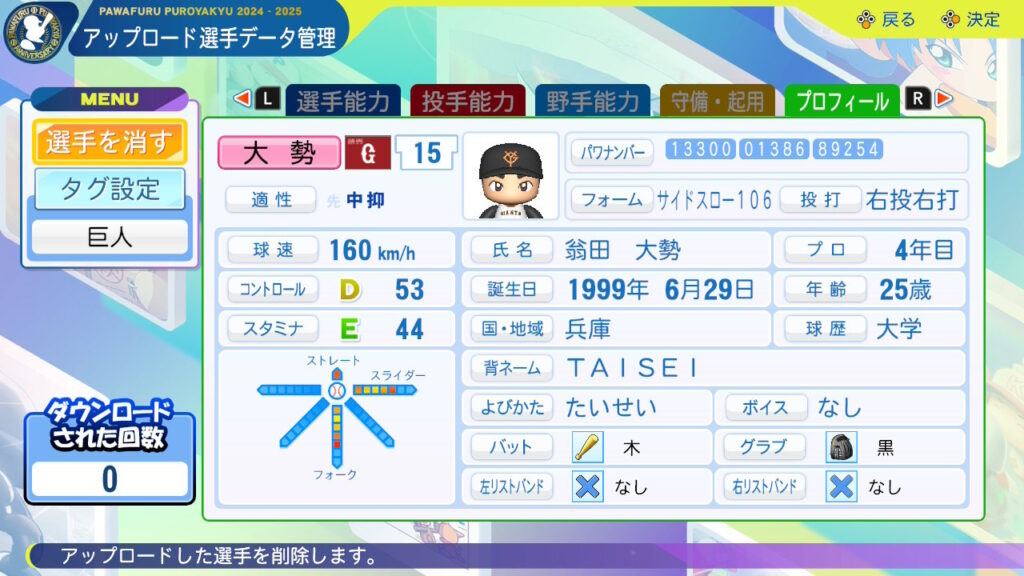The height and width of the screenshot is (576, 1024).
Task: Open the 投手能力 tab
Action: click(467, 101)
